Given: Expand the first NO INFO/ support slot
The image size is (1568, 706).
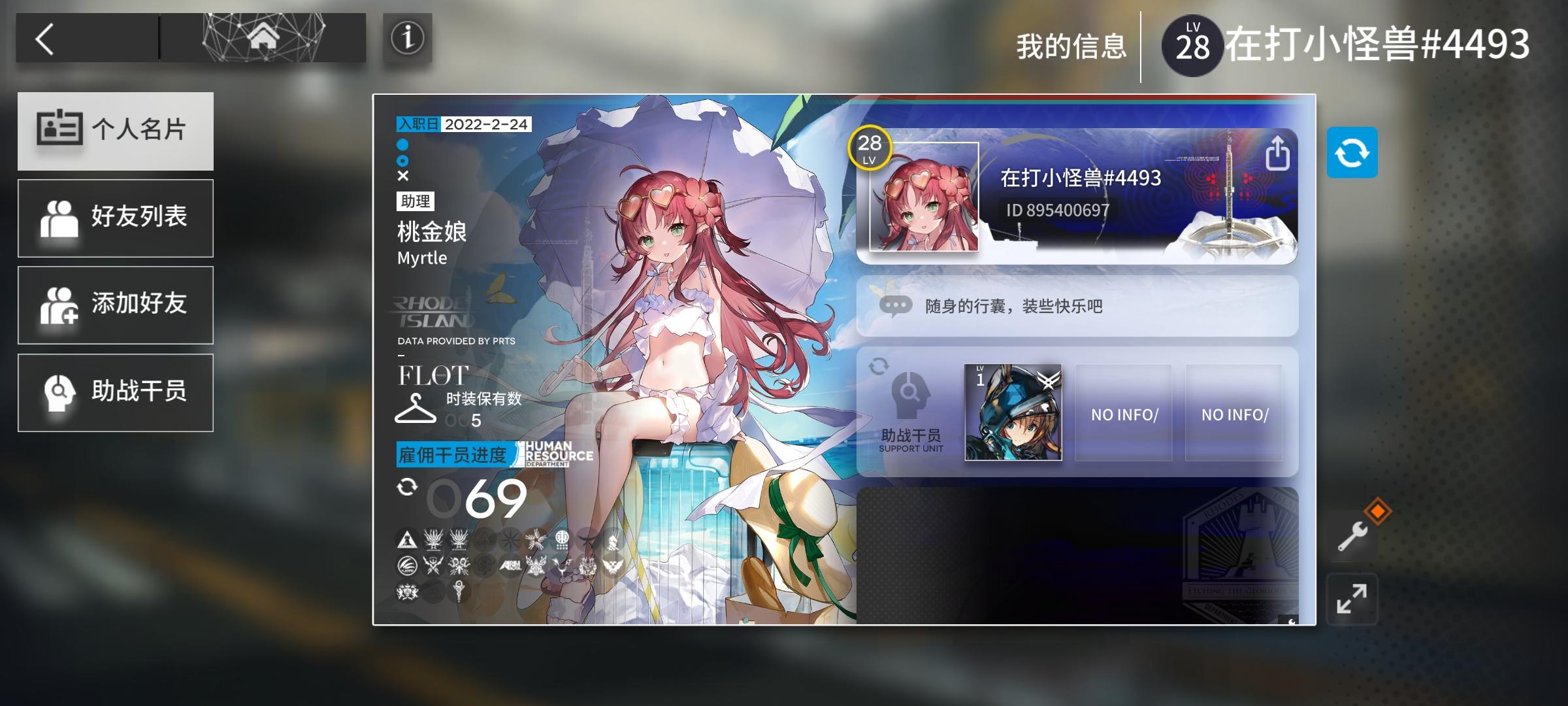Looking at the screenshot, I should click(x=1122, y=414).
